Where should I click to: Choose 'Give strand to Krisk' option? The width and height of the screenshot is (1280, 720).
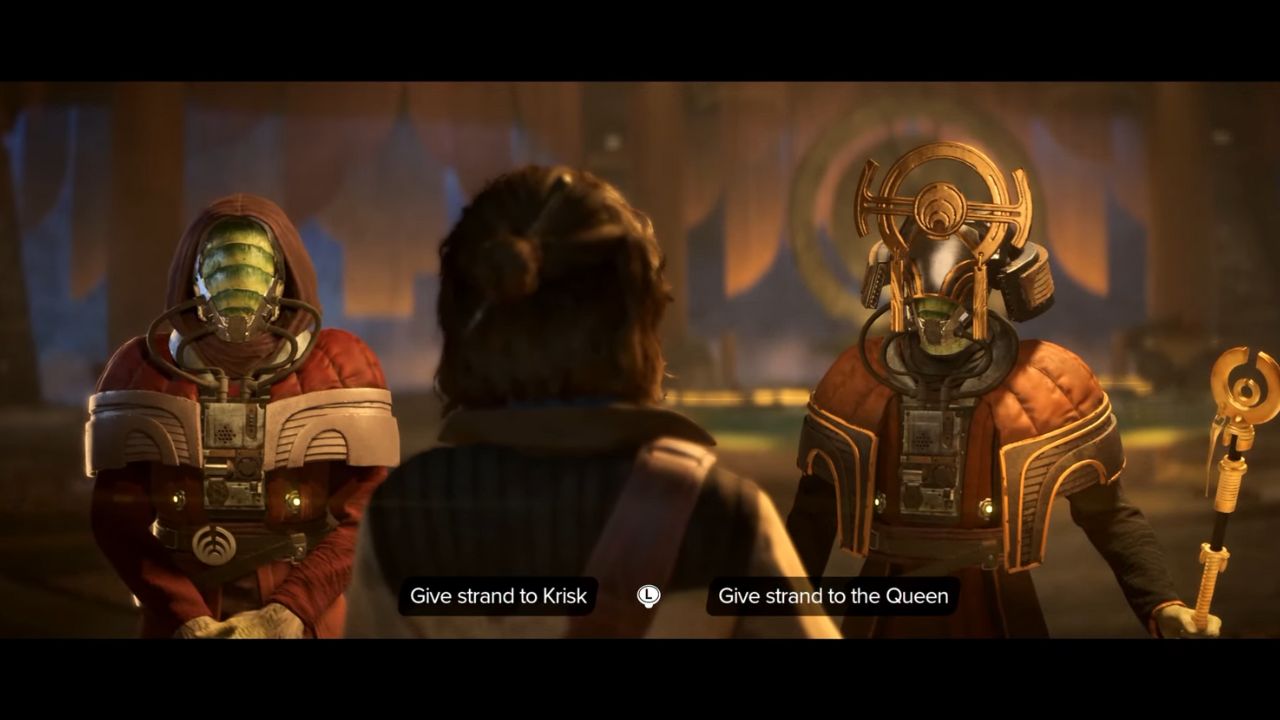point(498,596)
